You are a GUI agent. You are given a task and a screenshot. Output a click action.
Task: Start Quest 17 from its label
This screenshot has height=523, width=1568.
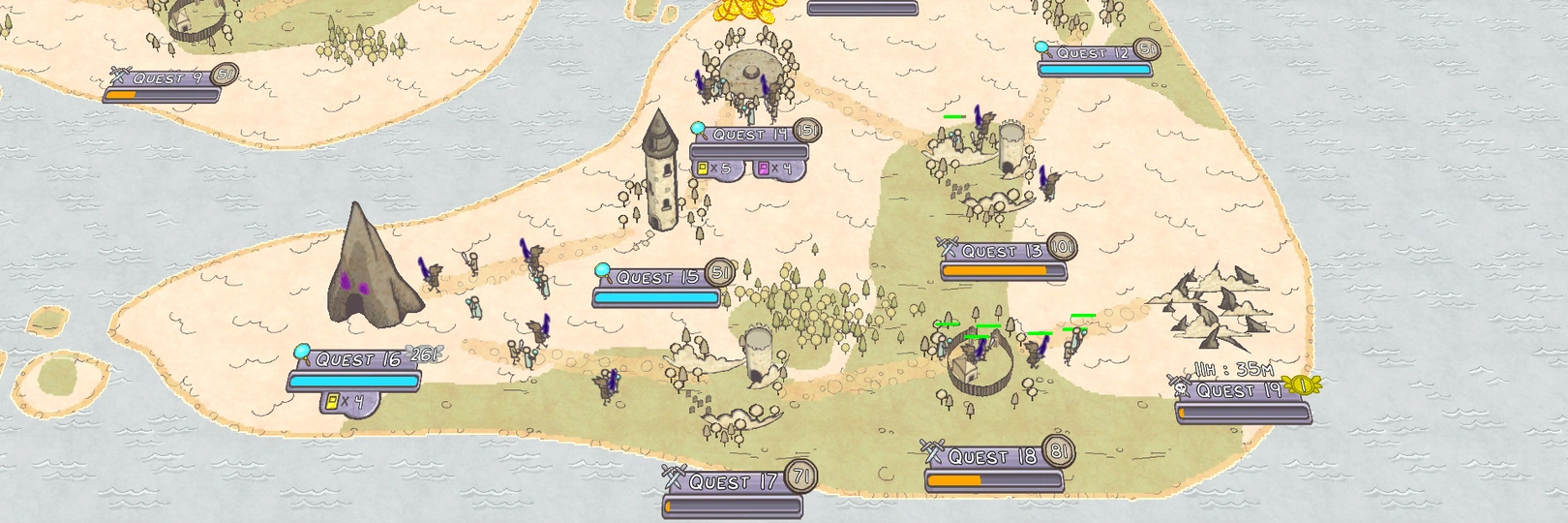[x=733, y=482]
